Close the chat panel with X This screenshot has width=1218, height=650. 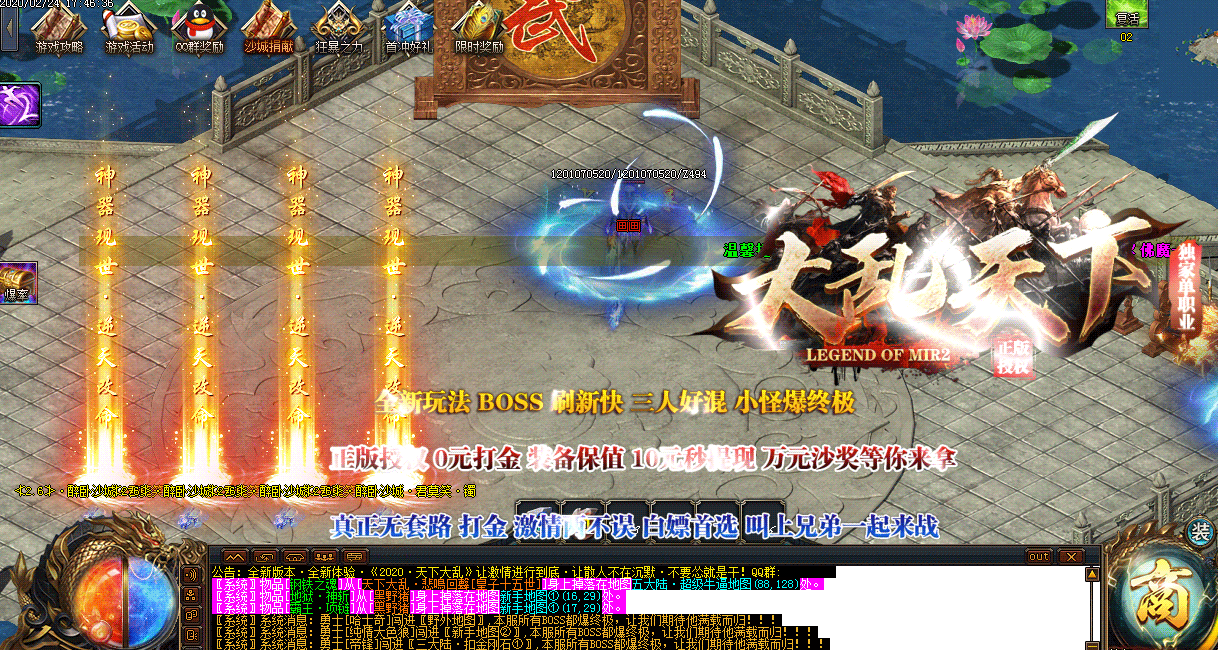tap(1071, 557)
